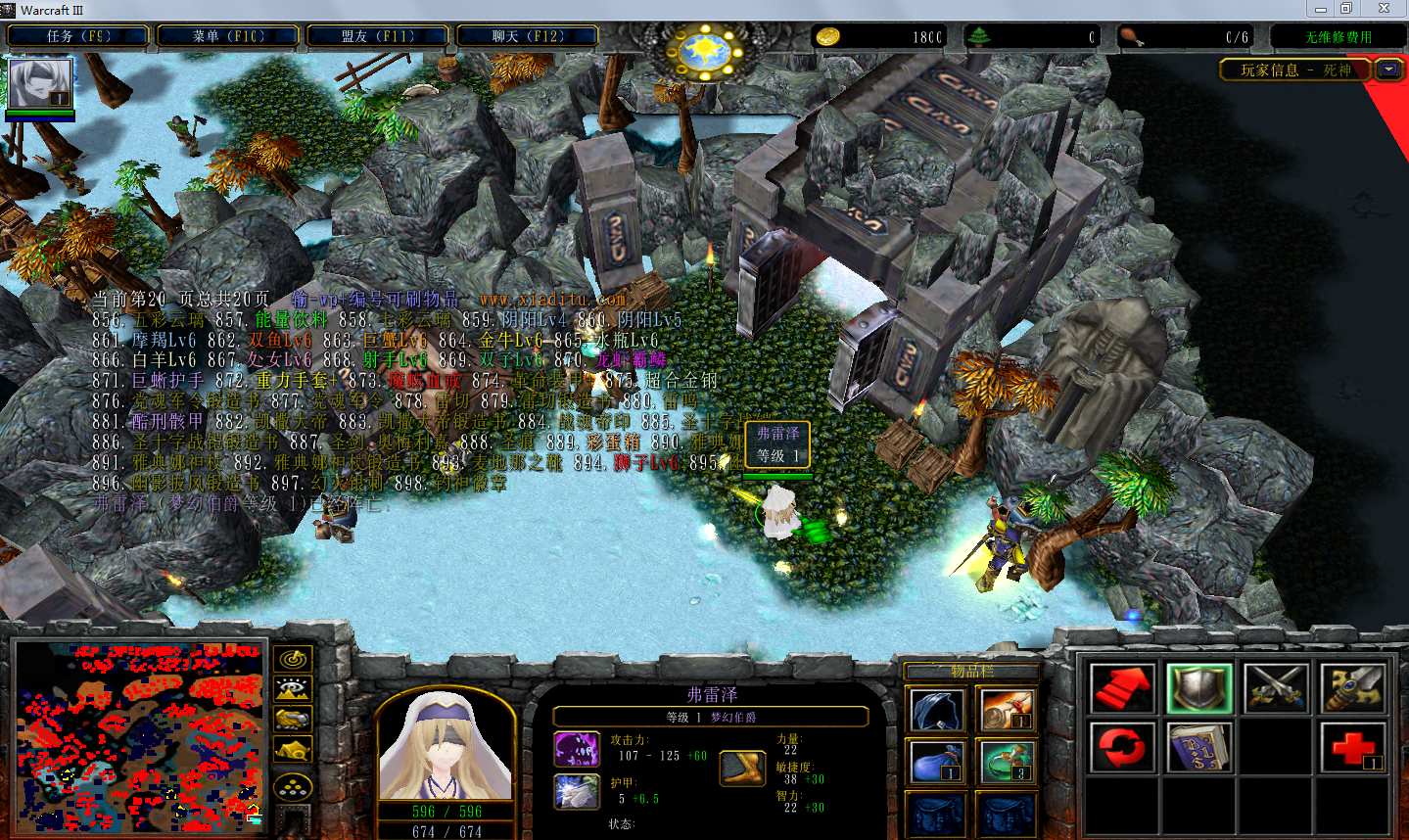Viewport: 1409px width, 840px height.
Task: Minimize the Warcraft III window
Action: (x=1321, y=9)
